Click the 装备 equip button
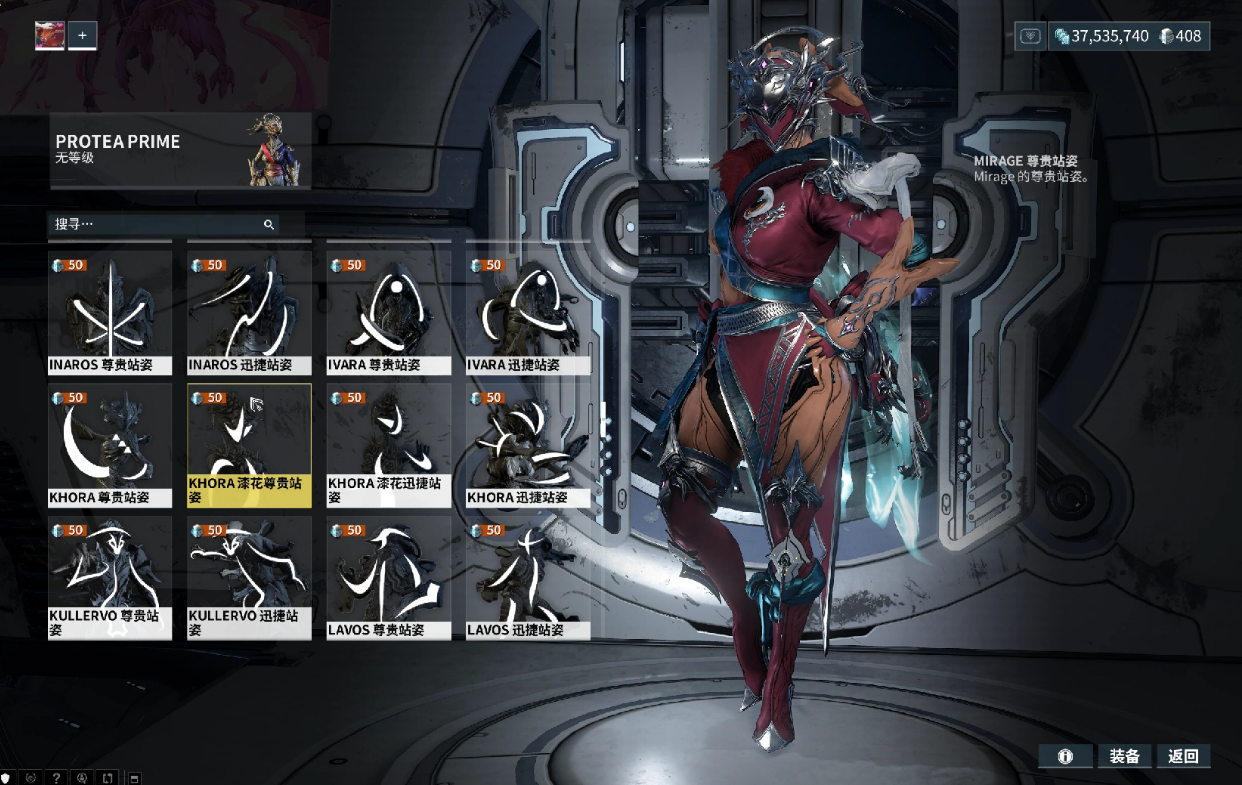The height and width of the screenshot is (785, 1242). (1125, 756)
